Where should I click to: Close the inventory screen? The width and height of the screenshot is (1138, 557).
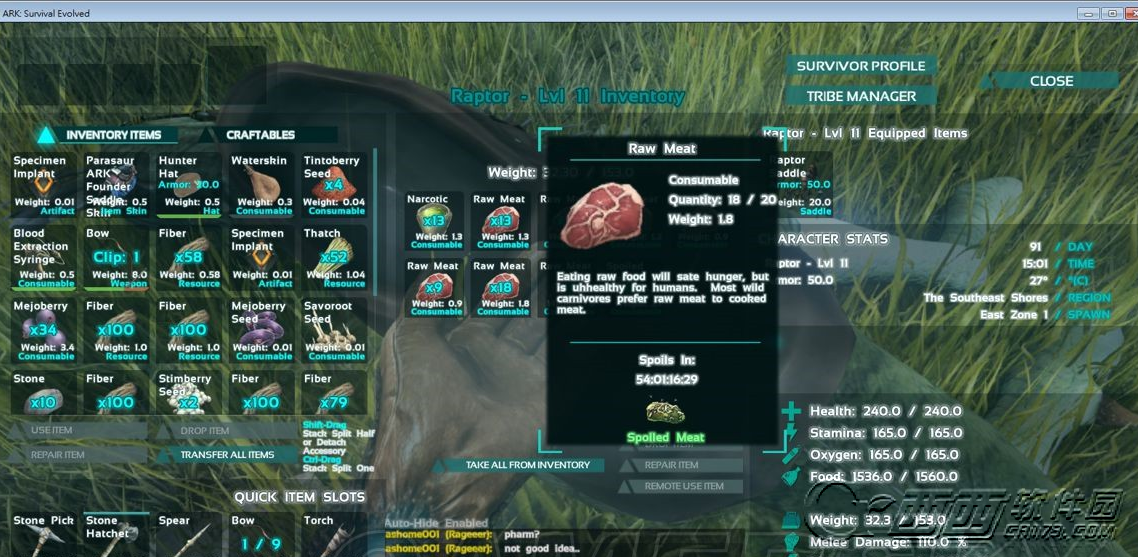(x=1050, y=81)
